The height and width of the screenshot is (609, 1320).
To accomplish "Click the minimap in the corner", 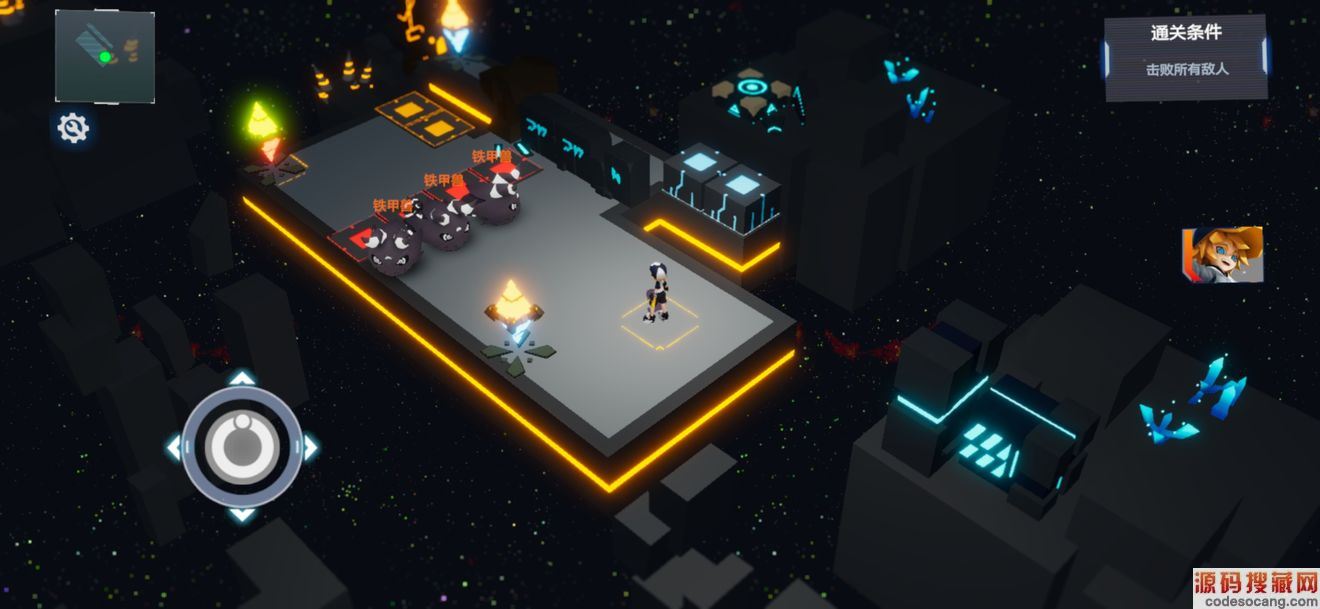I will pos(105,56).
